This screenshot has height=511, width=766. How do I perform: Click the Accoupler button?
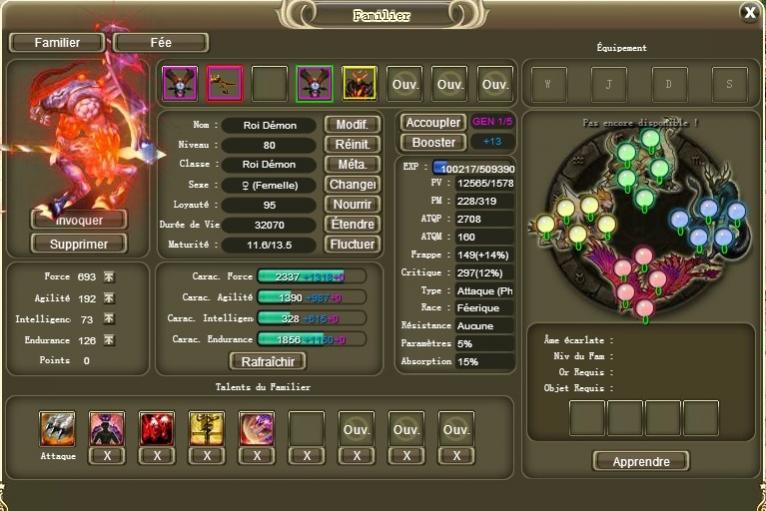(432, 122)
